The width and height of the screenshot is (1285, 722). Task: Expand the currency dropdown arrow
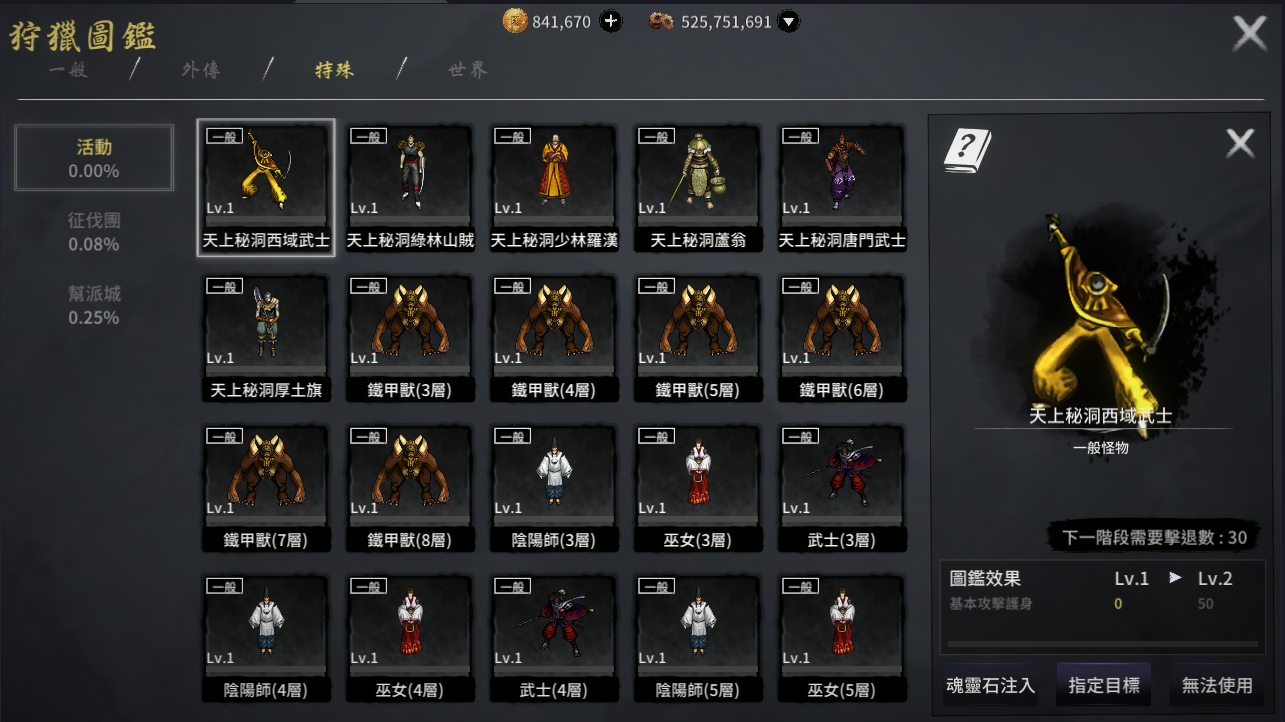point(789,21)
